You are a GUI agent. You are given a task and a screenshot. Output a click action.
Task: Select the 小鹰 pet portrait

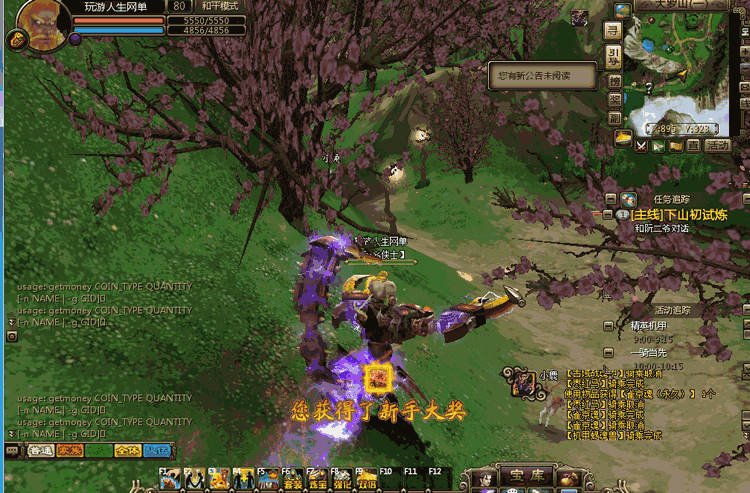(522, 381)
